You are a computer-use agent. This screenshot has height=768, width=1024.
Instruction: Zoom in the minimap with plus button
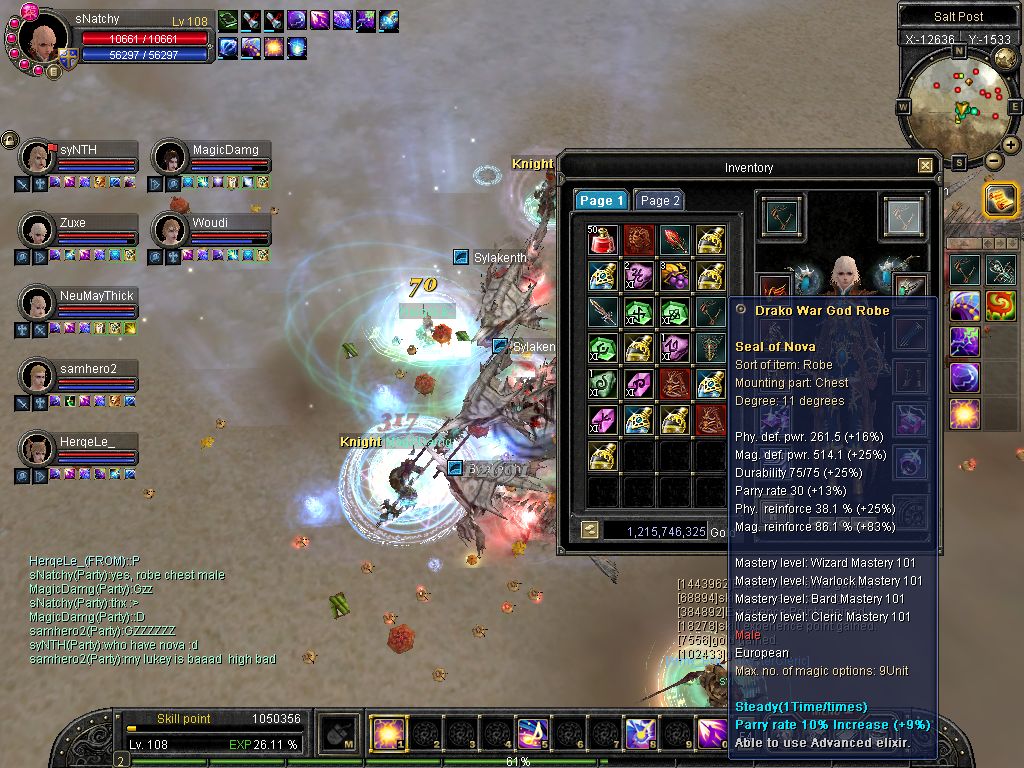click(x=1011, y=145)
